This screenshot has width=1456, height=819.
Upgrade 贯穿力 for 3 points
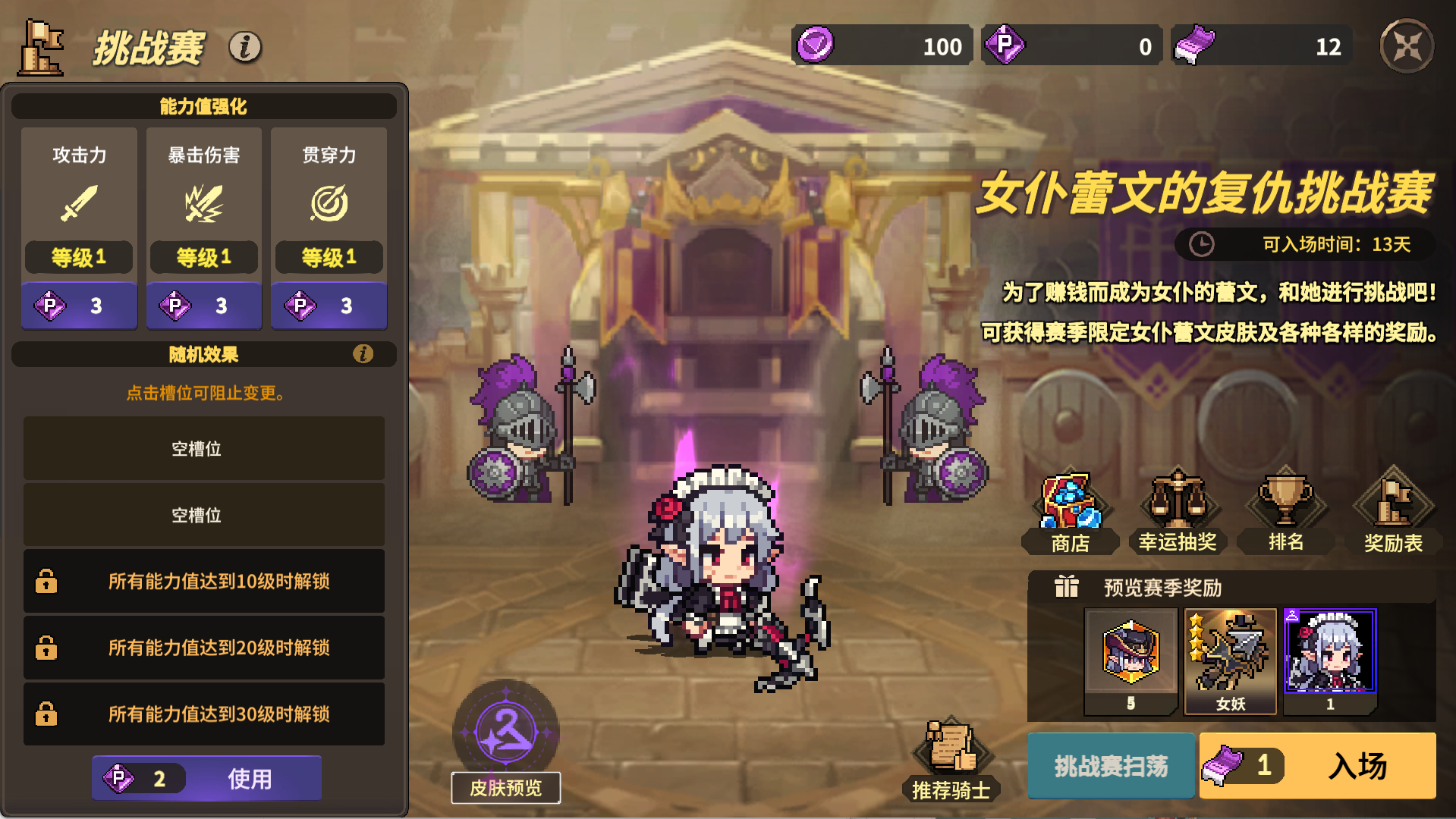(329, 306)
